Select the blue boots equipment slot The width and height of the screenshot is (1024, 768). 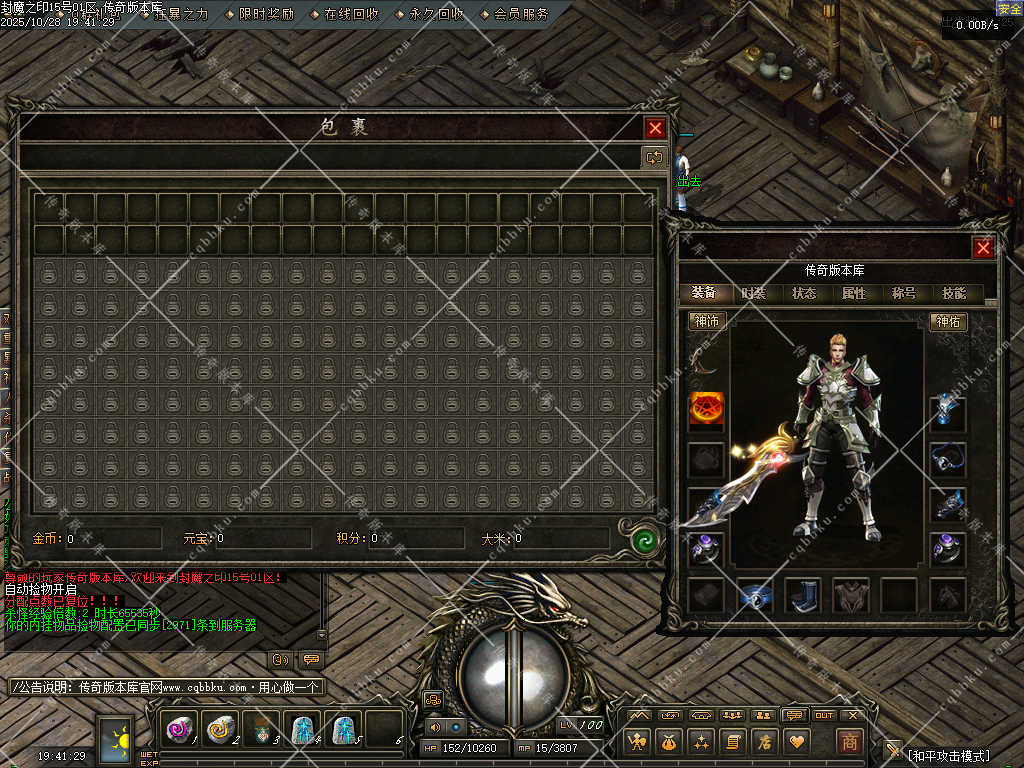802,595
